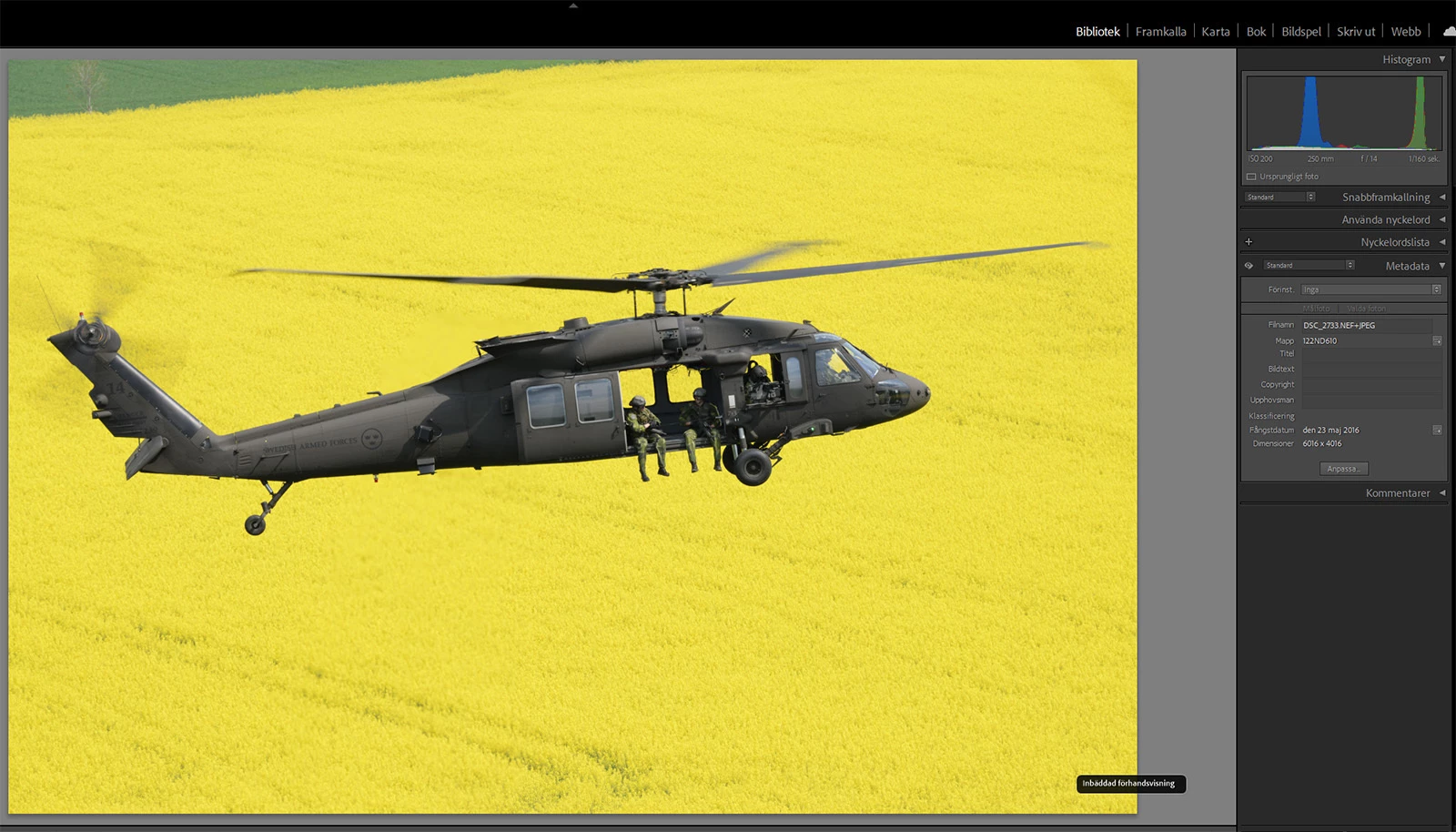This screenshot has height=832, width=1456.
Task: Expand the Snabbframkallning panel
Action: coord(1442,197)
